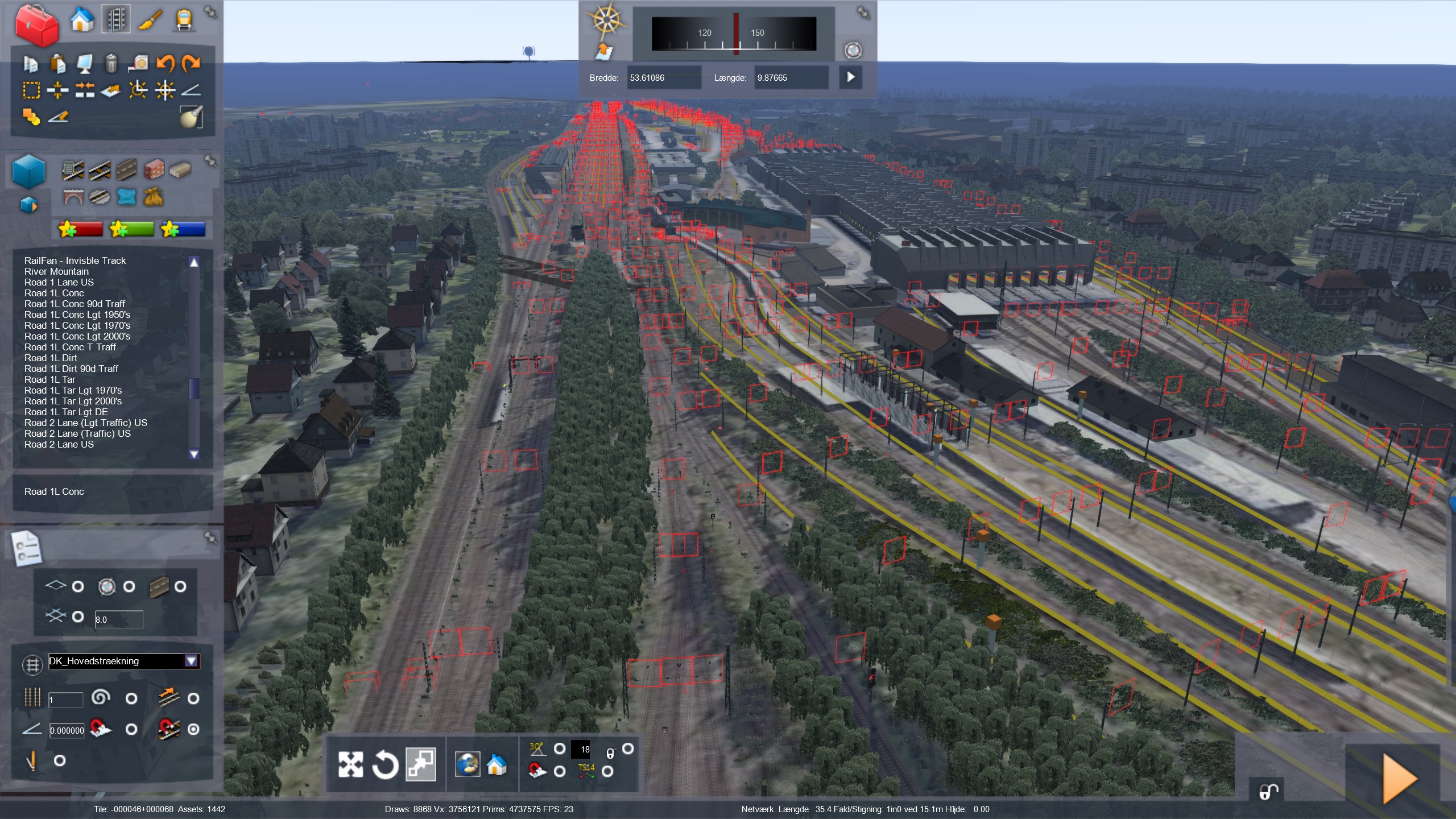Select 'Road 2 Lane US' list entry
Screen dimensions: 1456x819
pyautogui.click(x=59, y=444)
